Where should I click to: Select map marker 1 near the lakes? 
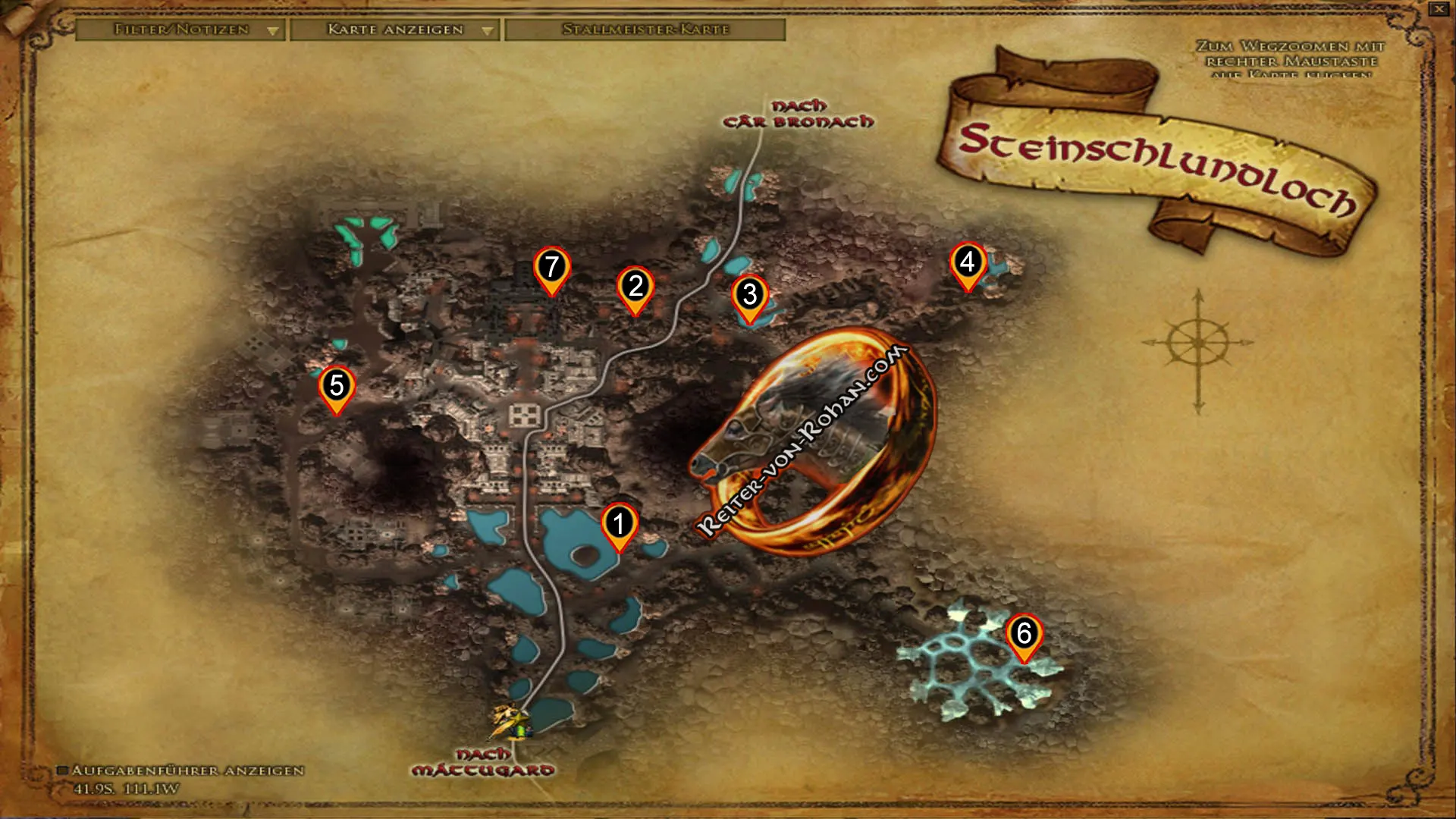(x=620, y=523)
